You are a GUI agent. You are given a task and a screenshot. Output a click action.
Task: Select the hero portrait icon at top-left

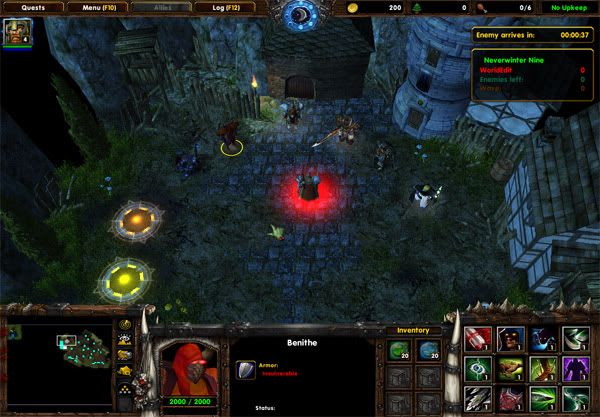[x=15, y=33]
